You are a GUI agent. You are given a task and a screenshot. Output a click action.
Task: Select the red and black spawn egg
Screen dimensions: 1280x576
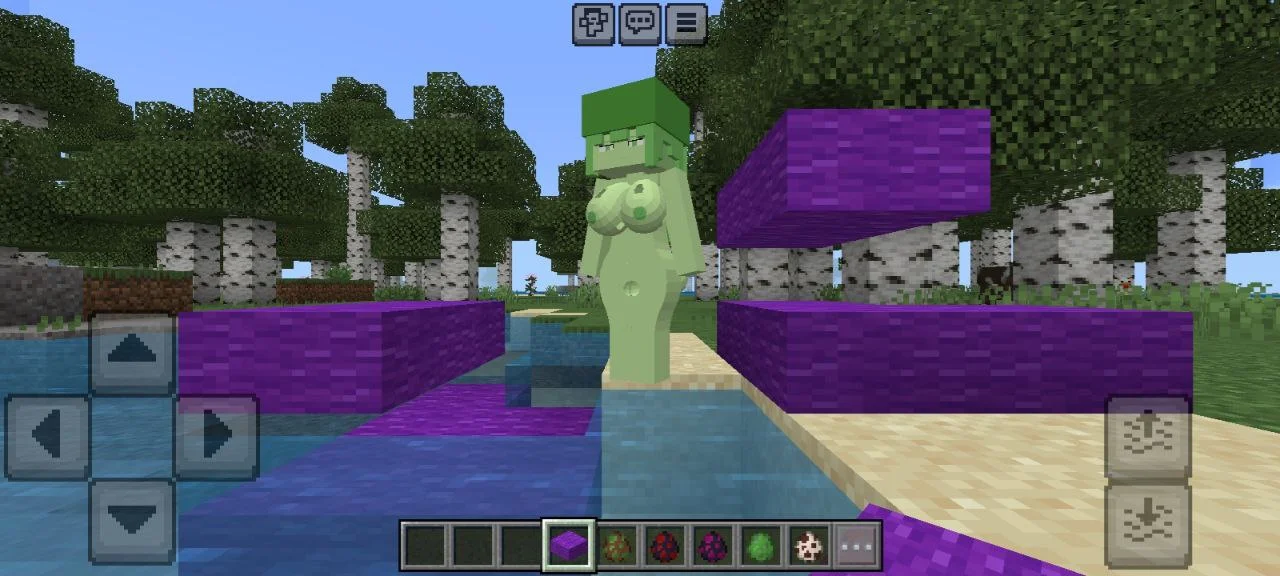(x=665, y=546)
